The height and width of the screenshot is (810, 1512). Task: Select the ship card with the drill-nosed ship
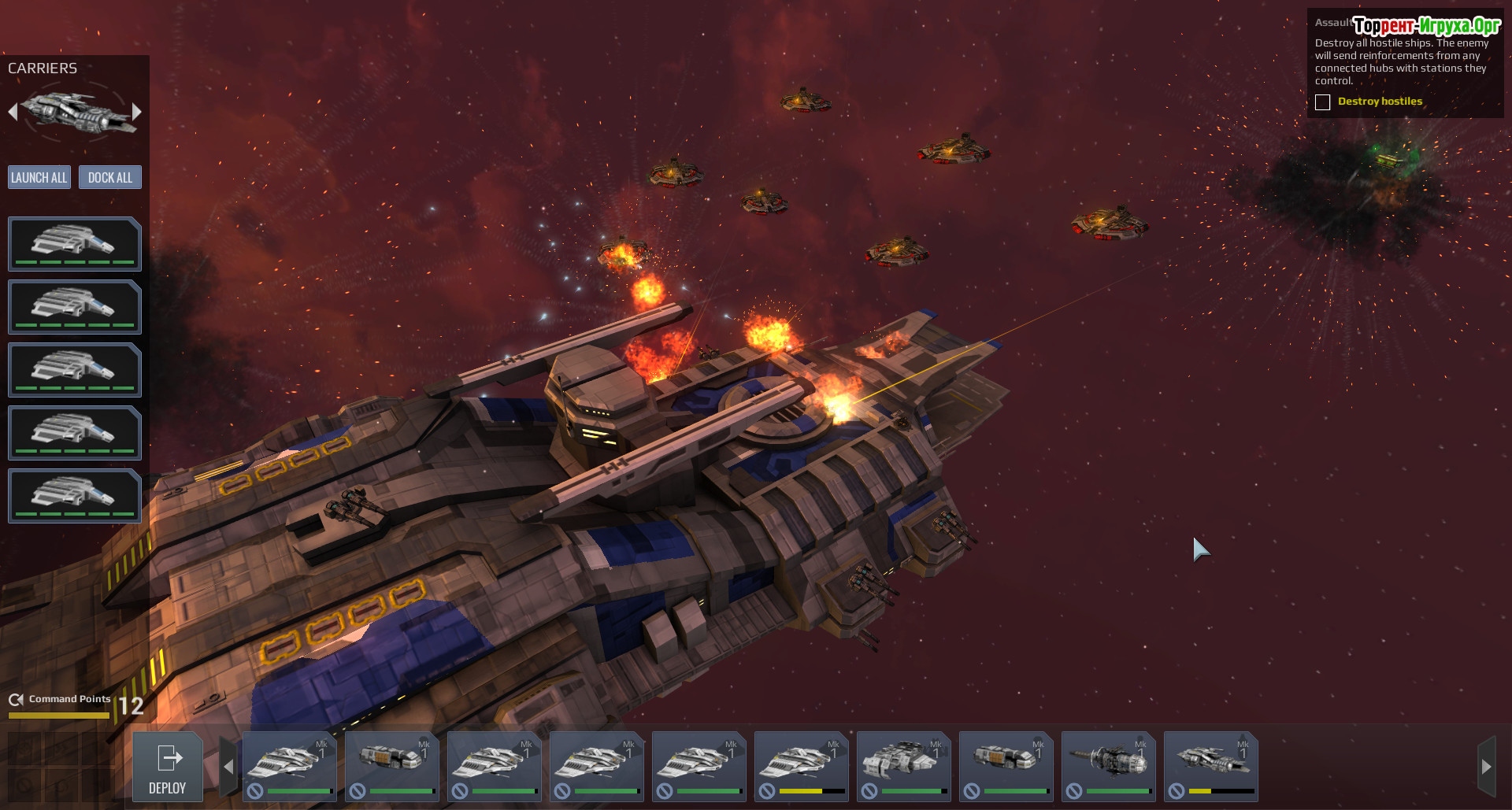(1108, 766)
